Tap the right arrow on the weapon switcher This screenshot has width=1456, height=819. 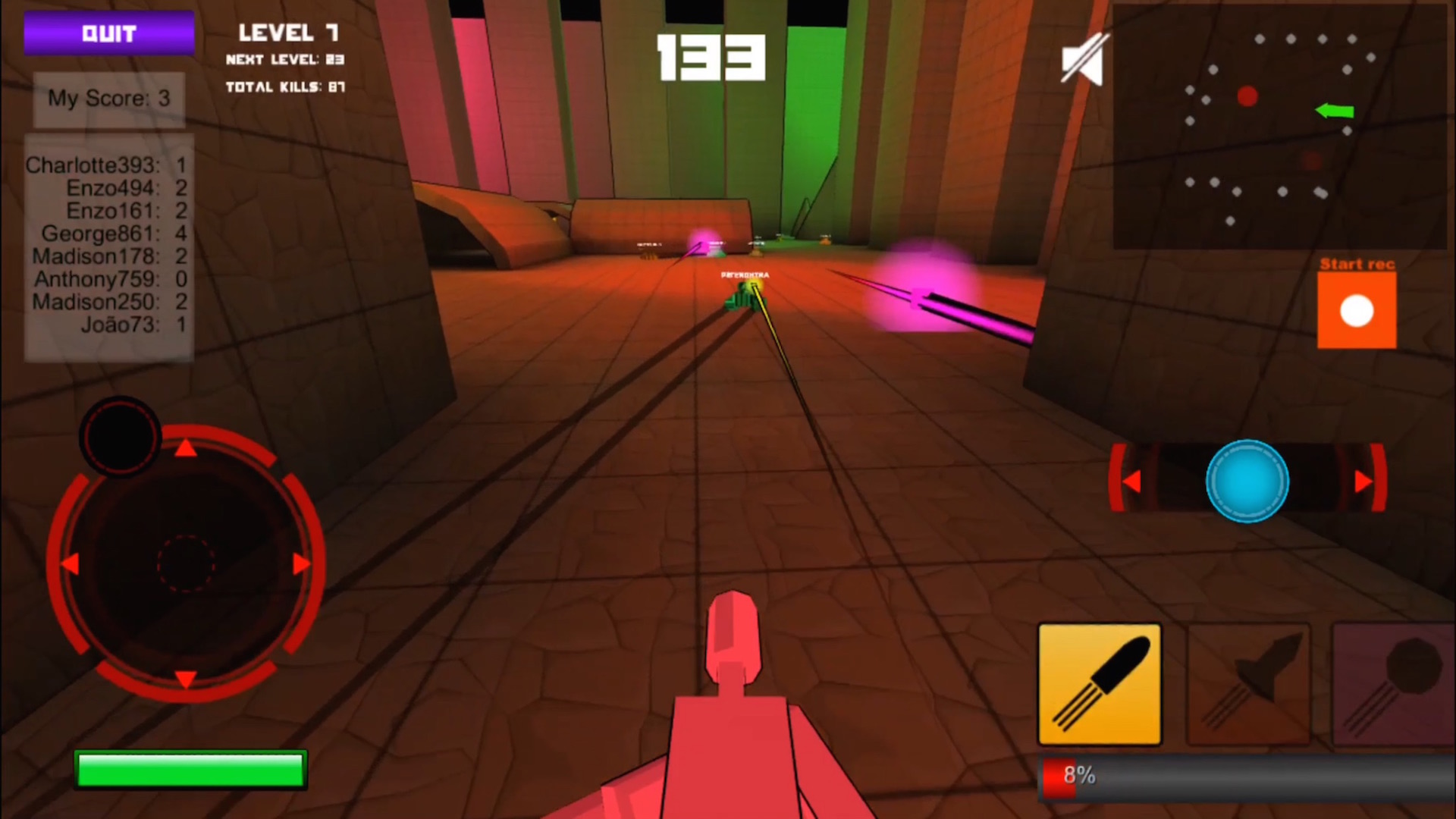tap(1363, 480)
